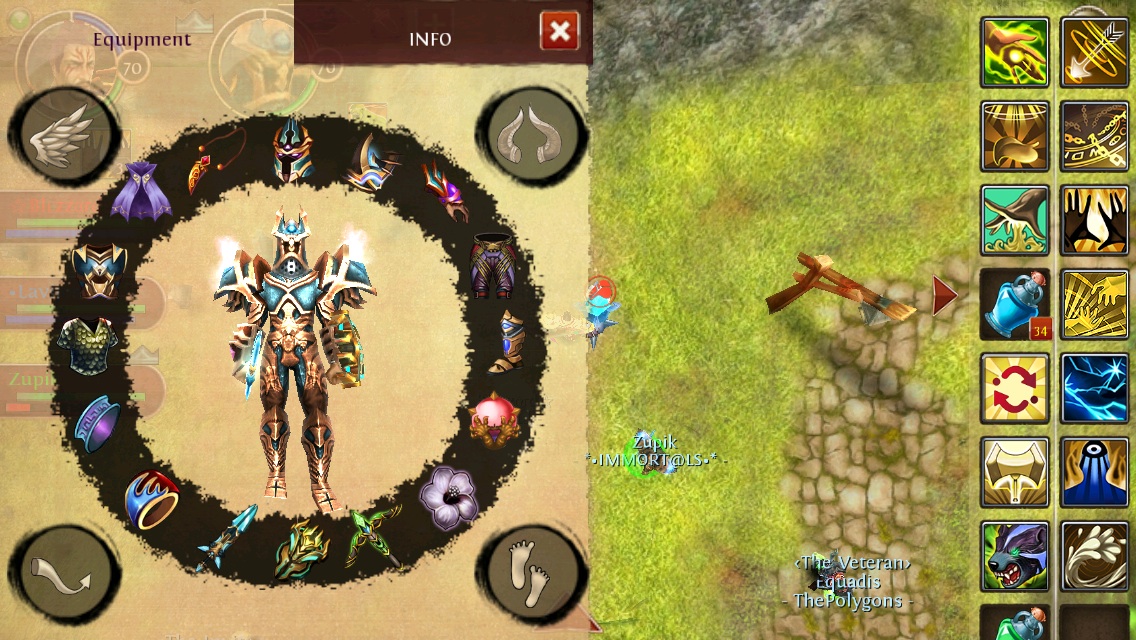Inspect the blue dagger weapon slot
1136x640 pixels.
(227, 537)
